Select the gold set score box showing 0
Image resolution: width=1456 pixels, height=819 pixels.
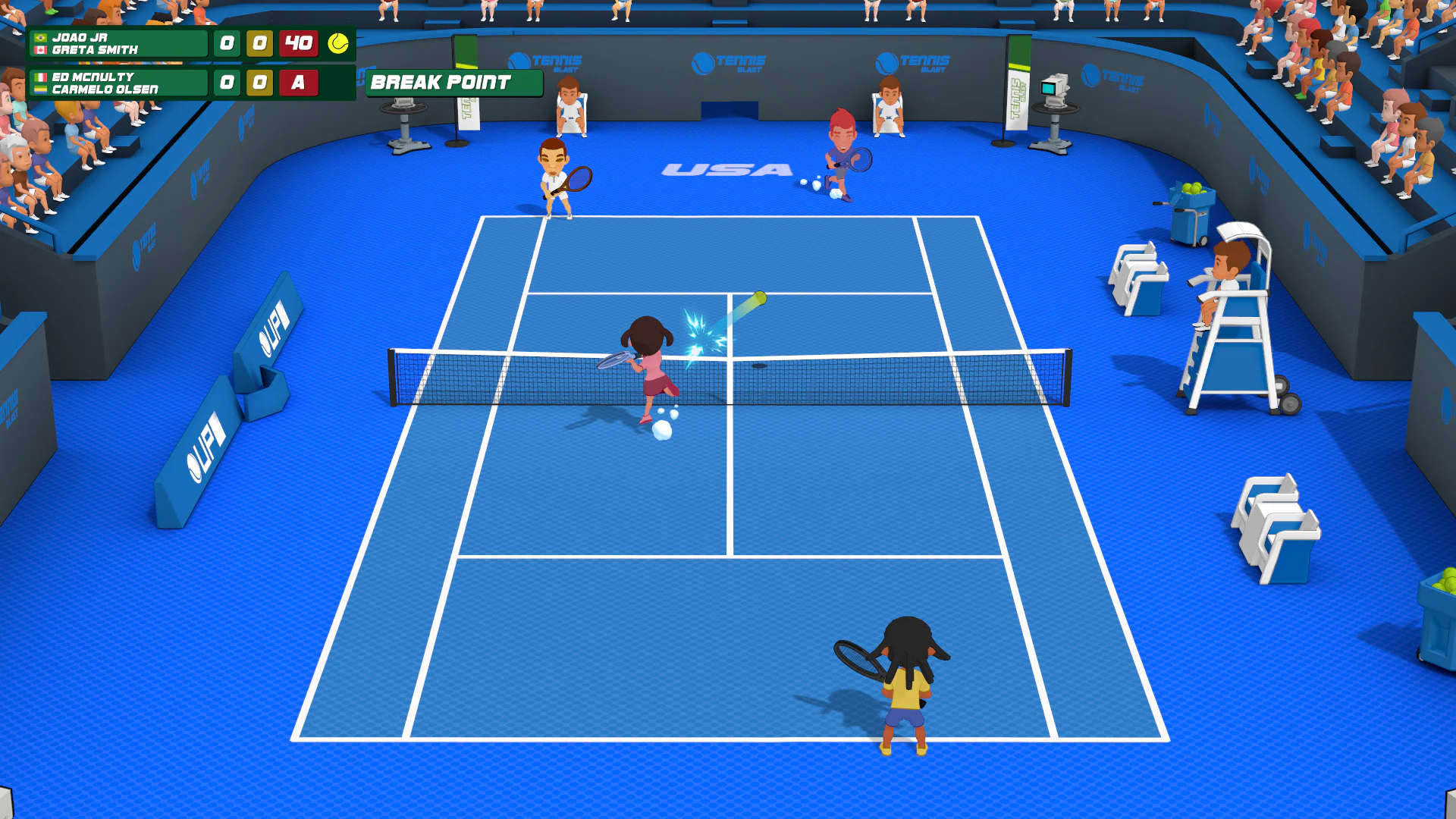tap(259, 44)
